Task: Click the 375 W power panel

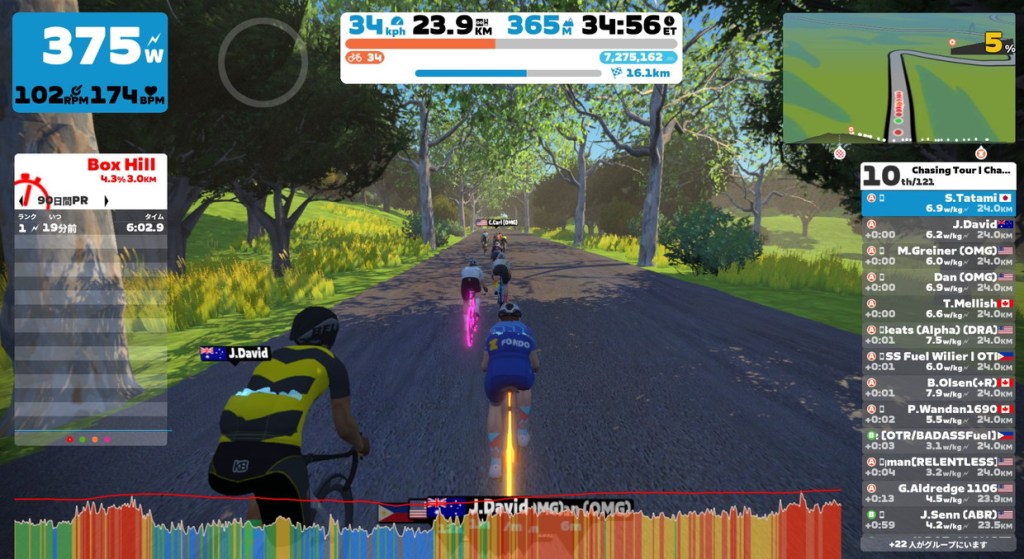Action: (90, 61)
